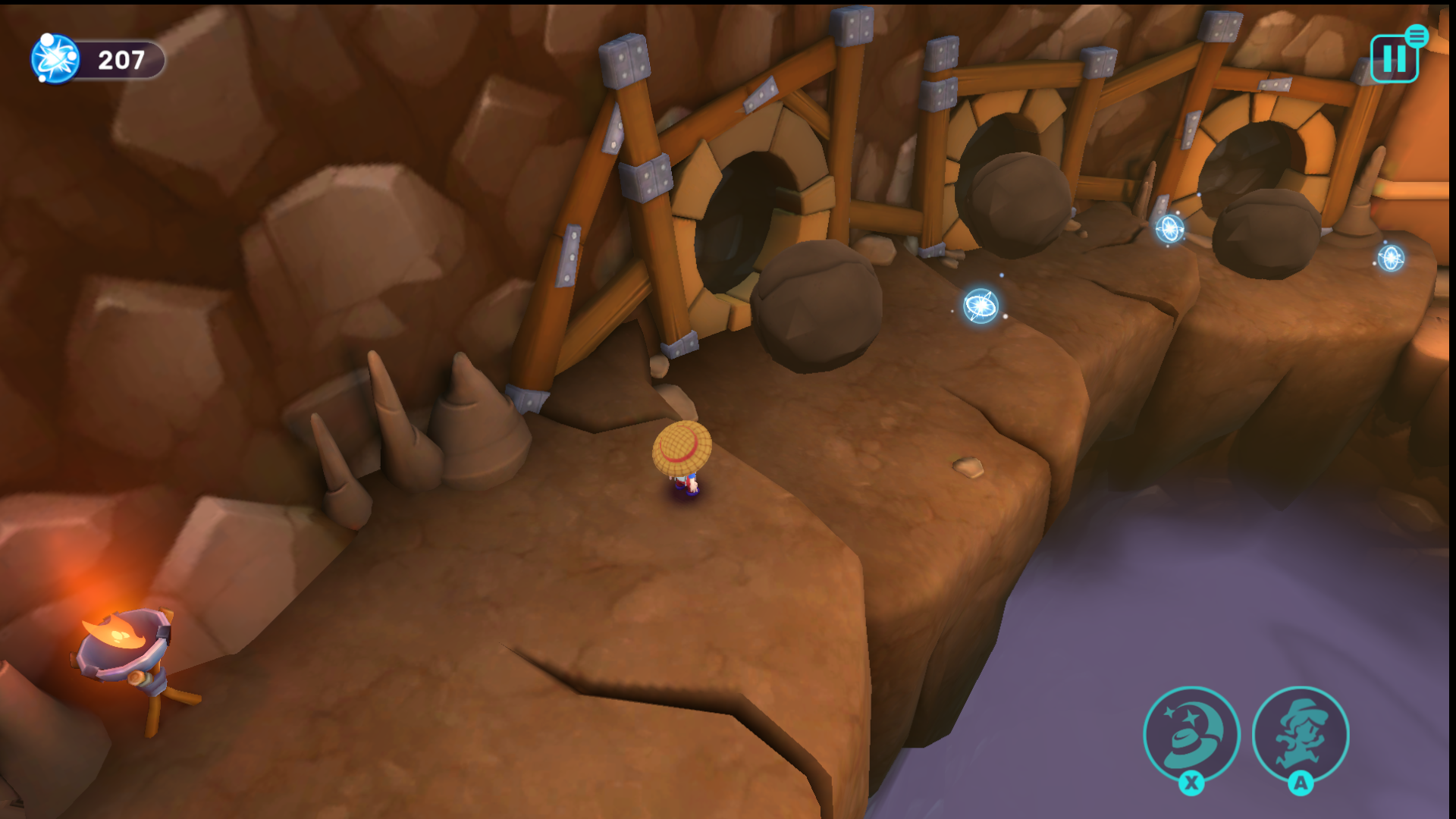Tap the running character action icon

(x=1301, y=733)
